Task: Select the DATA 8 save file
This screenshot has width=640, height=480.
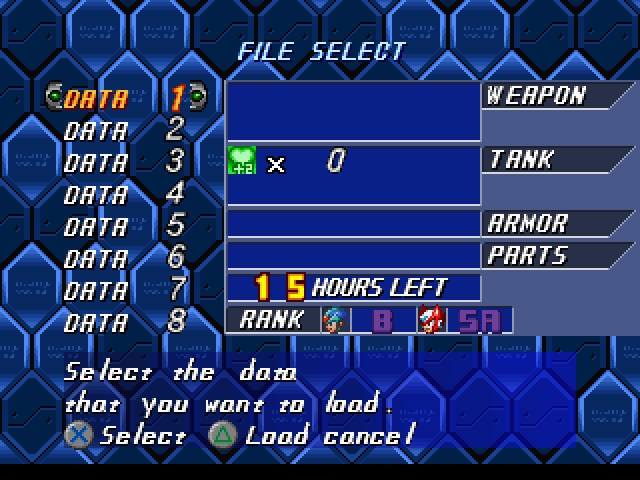Action: click(123, 321)
